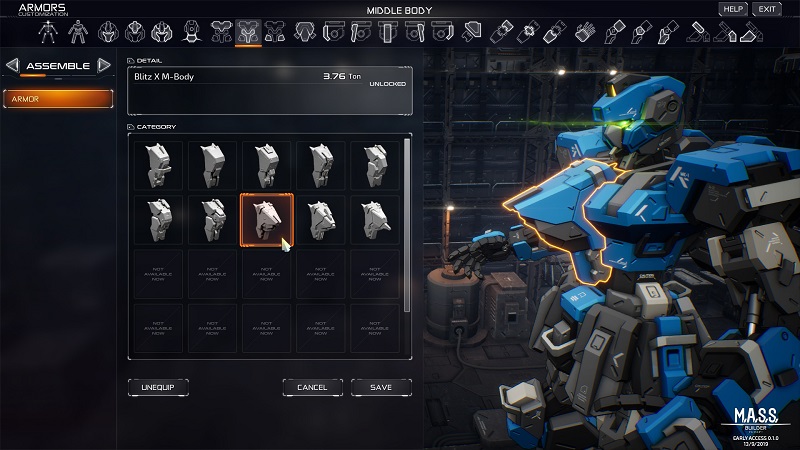Cancel the armor changes
This screenshot has height=450, width=800.
(312, 387)
